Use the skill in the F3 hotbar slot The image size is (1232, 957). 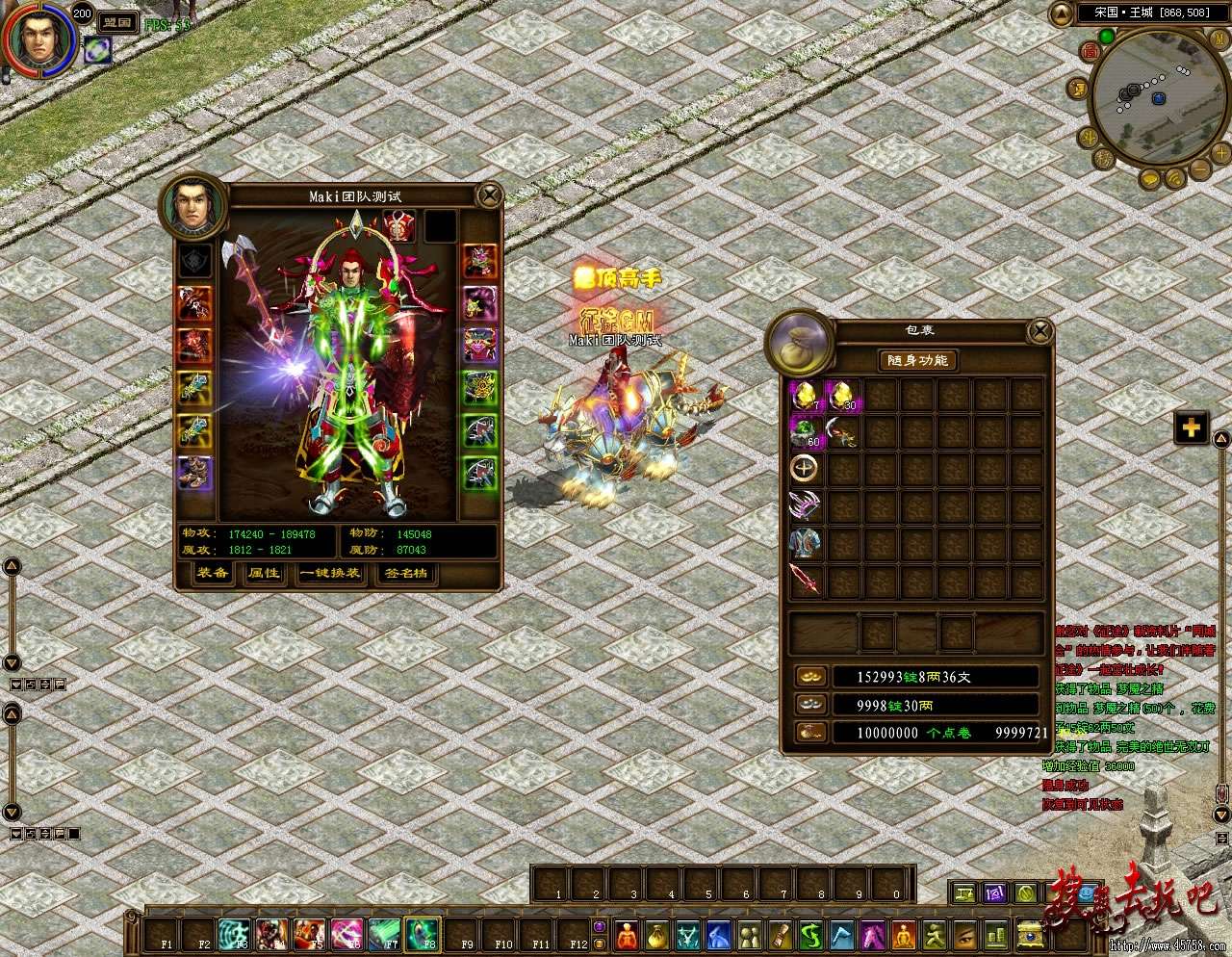tap(235, 932)
